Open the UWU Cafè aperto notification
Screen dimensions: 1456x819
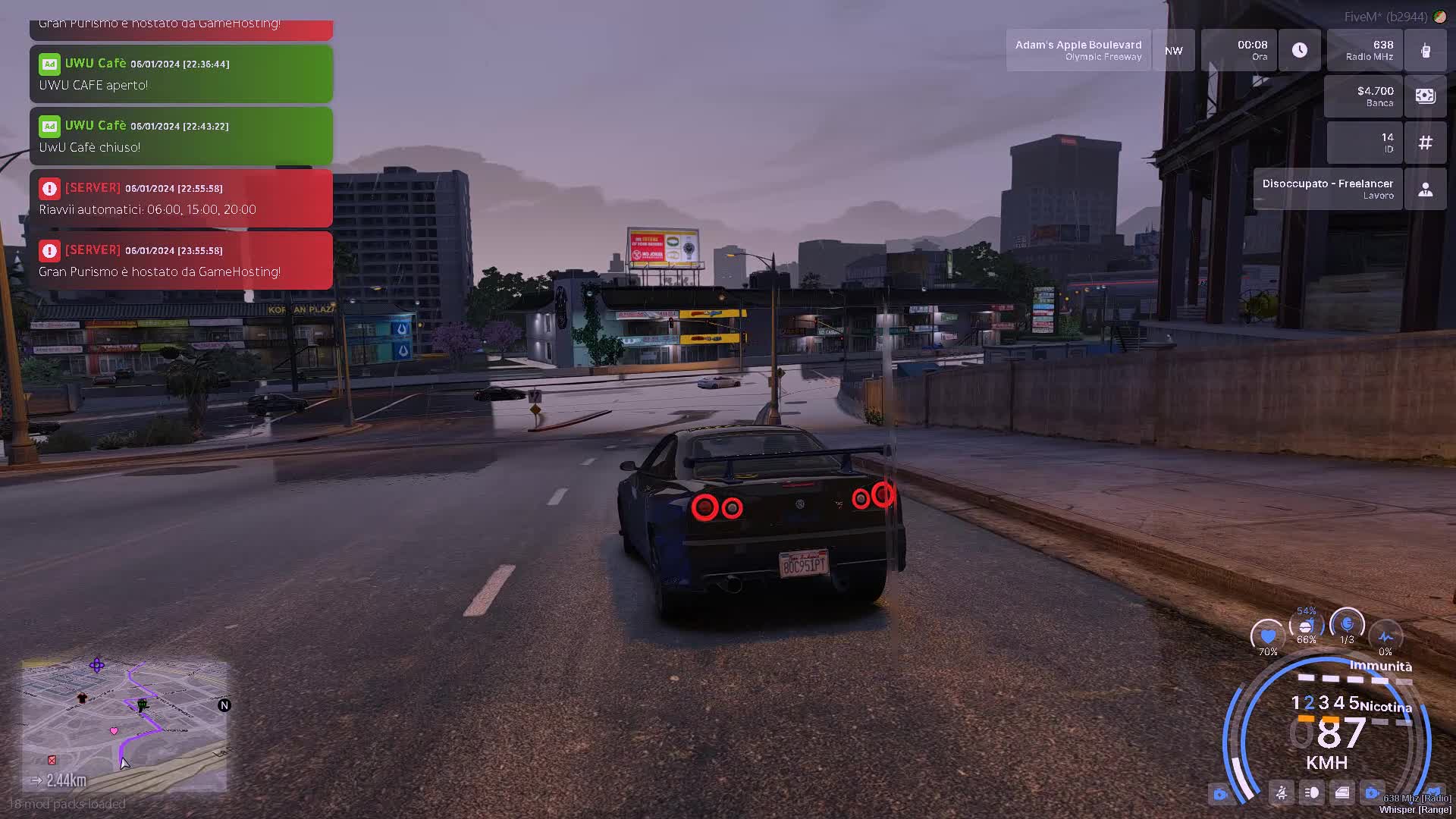(x=180, y=74)
